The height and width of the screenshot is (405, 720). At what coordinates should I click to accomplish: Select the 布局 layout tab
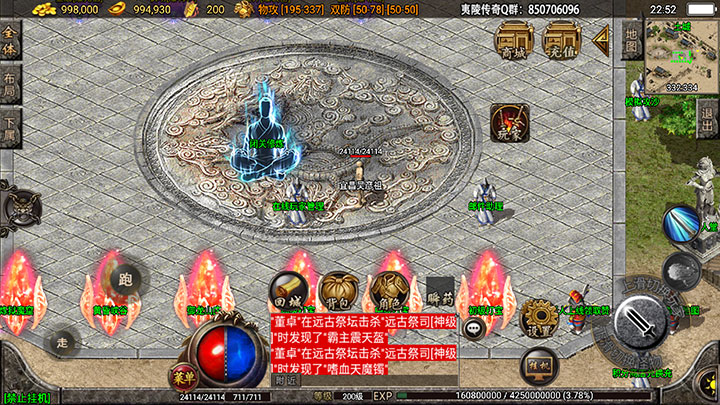pos(10,86)
